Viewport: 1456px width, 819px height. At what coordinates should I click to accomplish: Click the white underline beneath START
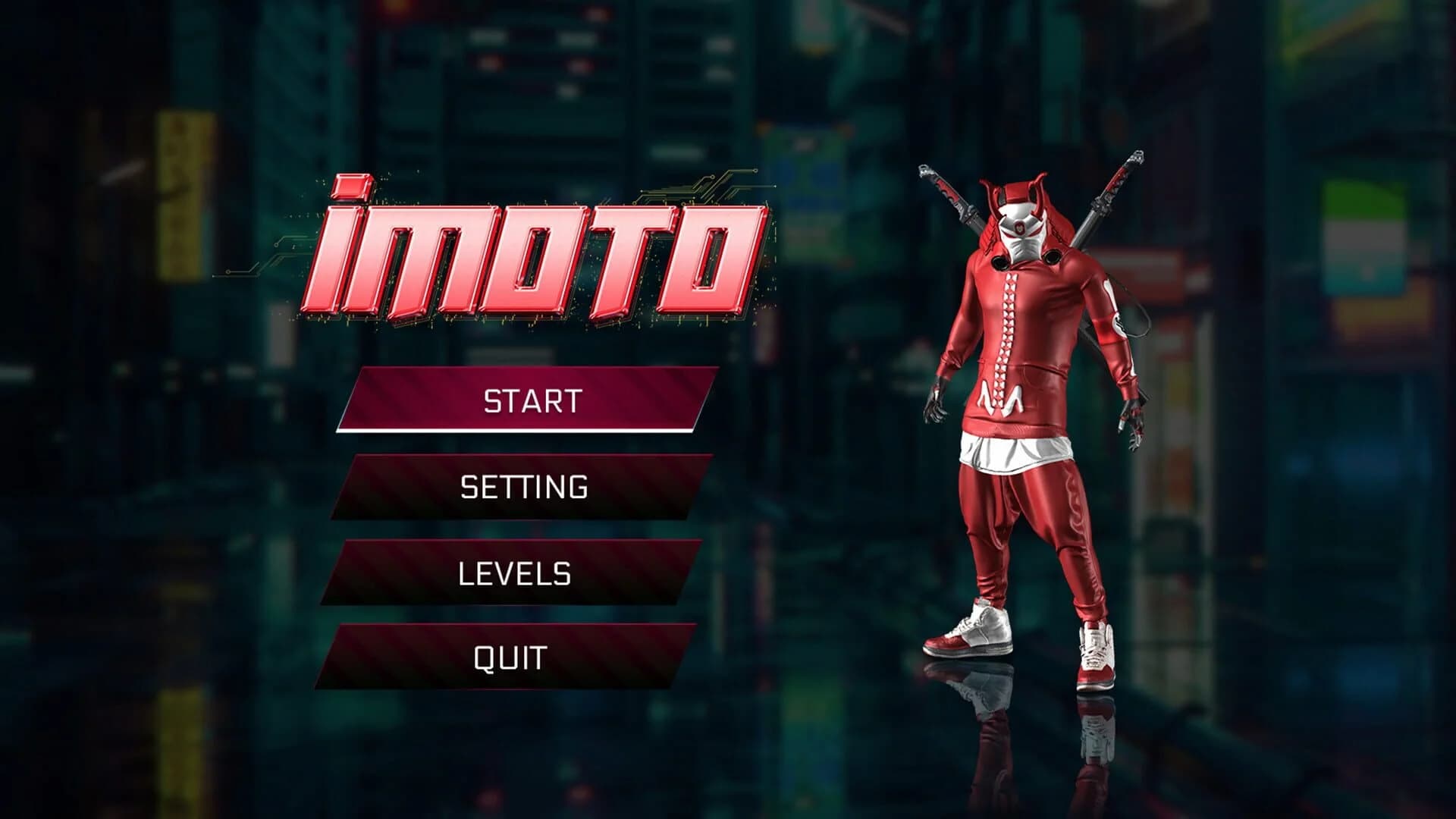531,429
